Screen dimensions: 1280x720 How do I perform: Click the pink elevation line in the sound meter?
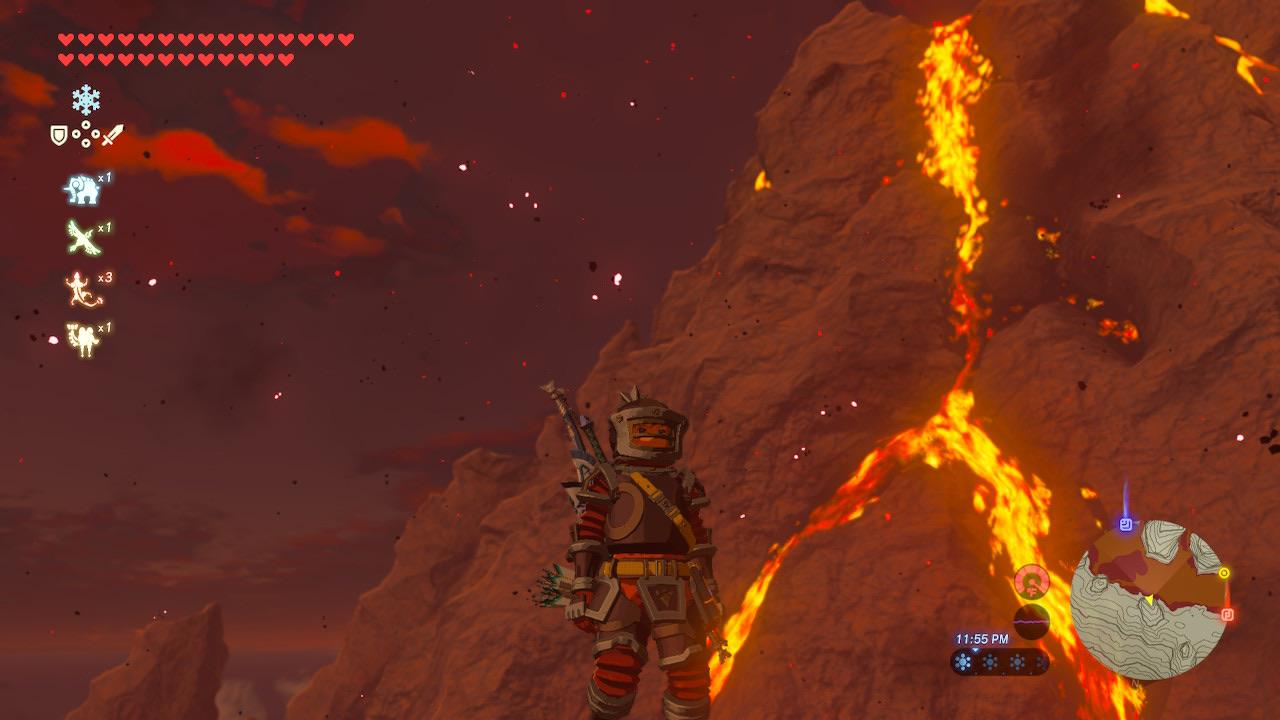(1029, 622)
